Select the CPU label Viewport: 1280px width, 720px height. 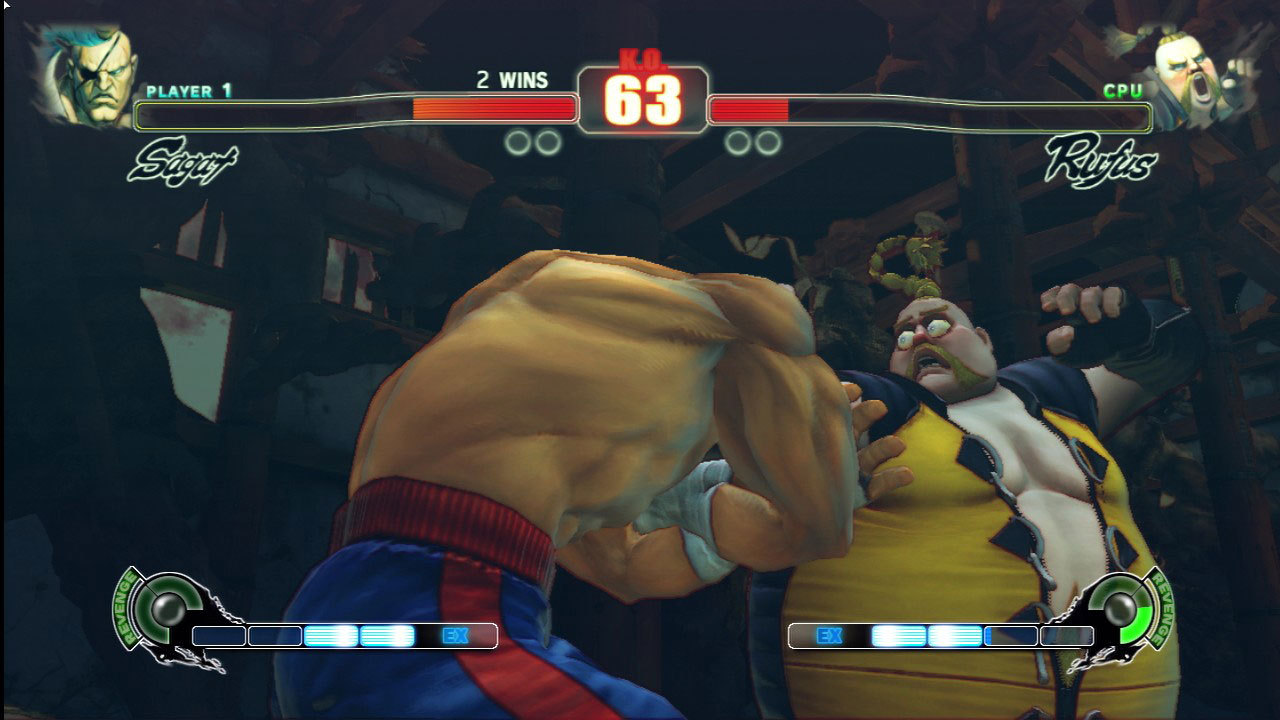pos(1130,89)
